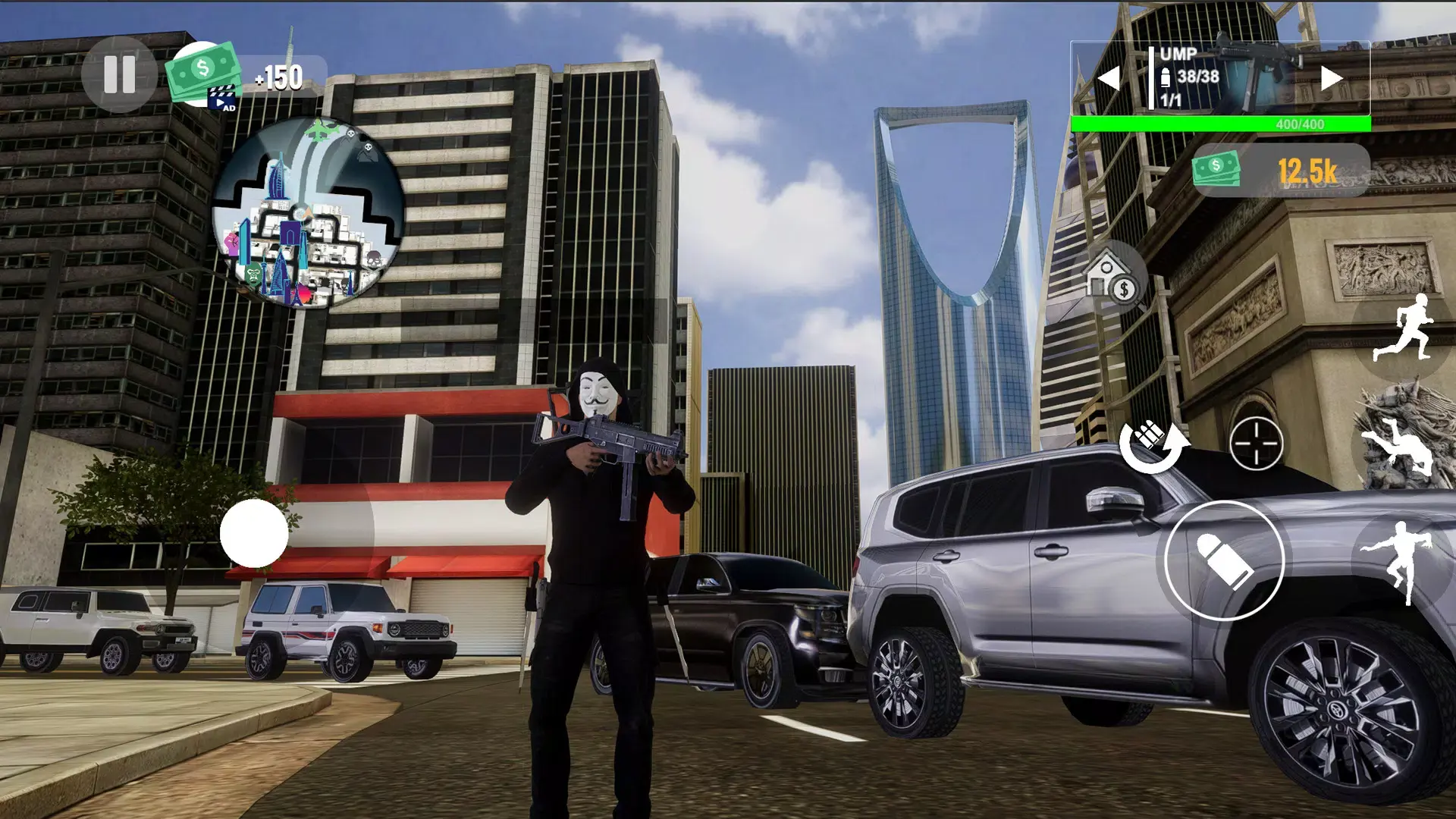This screenshot has width=1456, height=819.
Task: Toggle the aim crosshair button
Action: [1256, 444]
